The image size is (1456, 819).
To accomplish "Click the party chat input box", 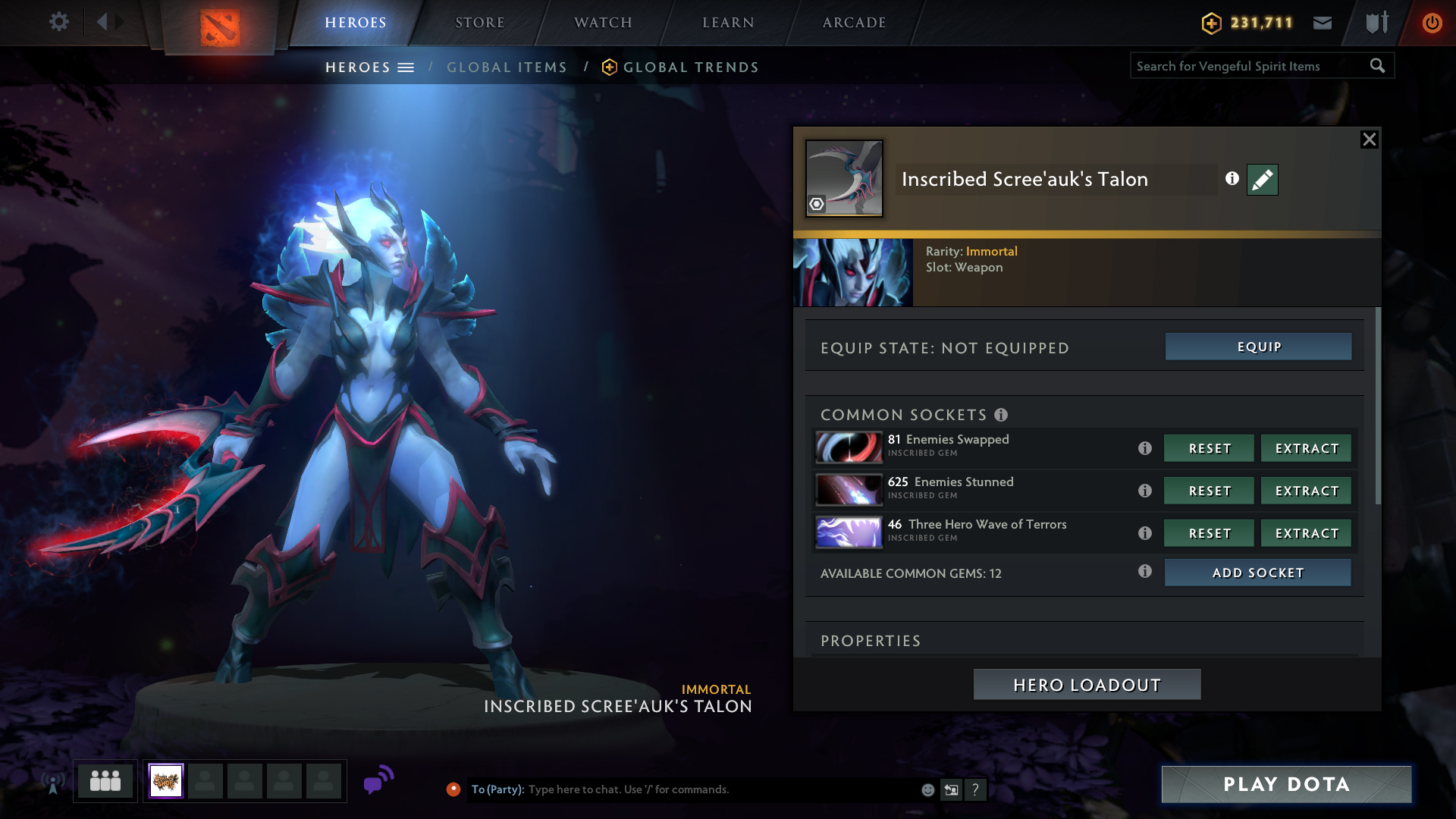I will click(x=720, y=789).
